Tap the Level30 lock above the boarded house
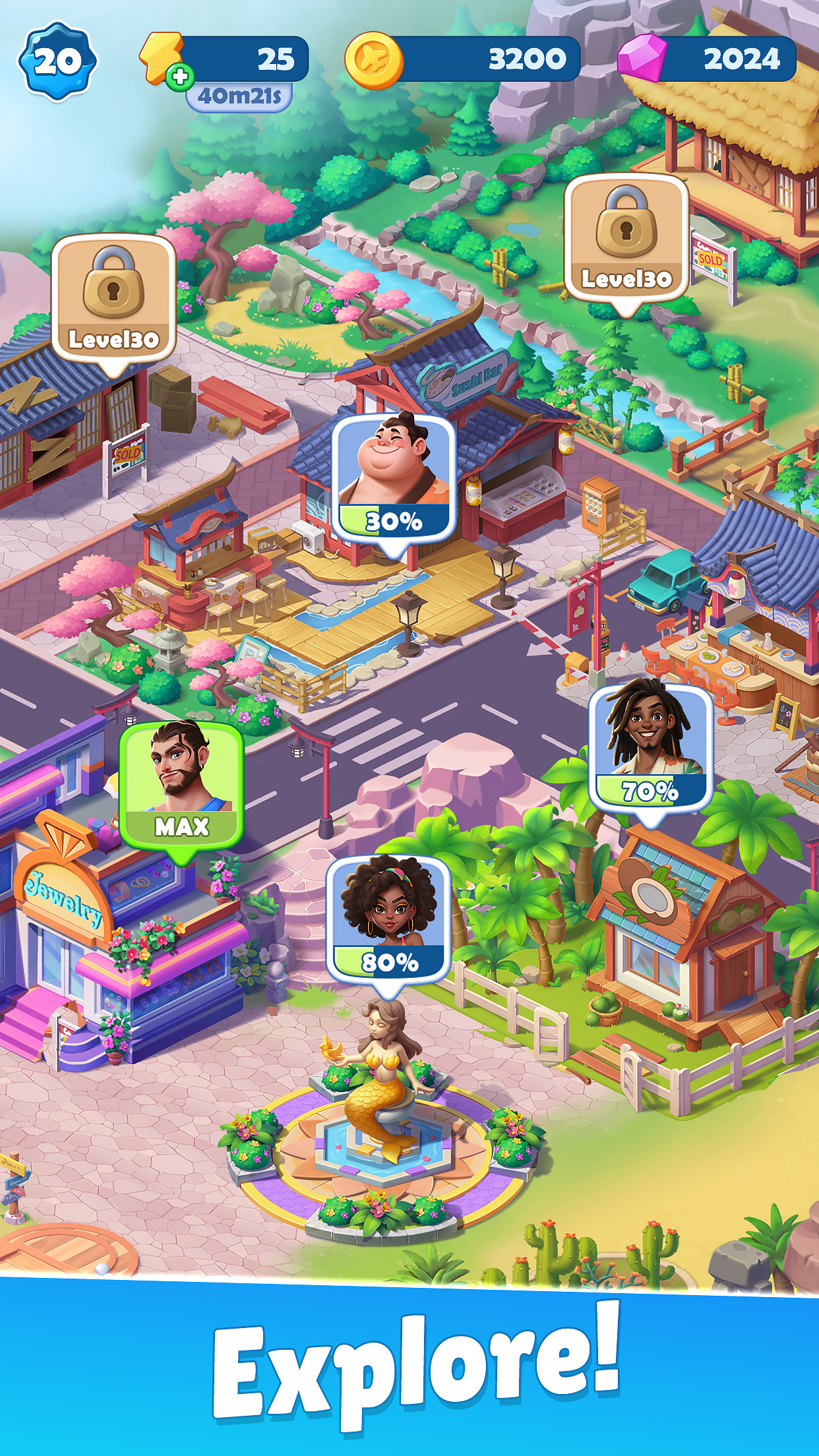The image size is (819, 1456). tap(113, 298)
